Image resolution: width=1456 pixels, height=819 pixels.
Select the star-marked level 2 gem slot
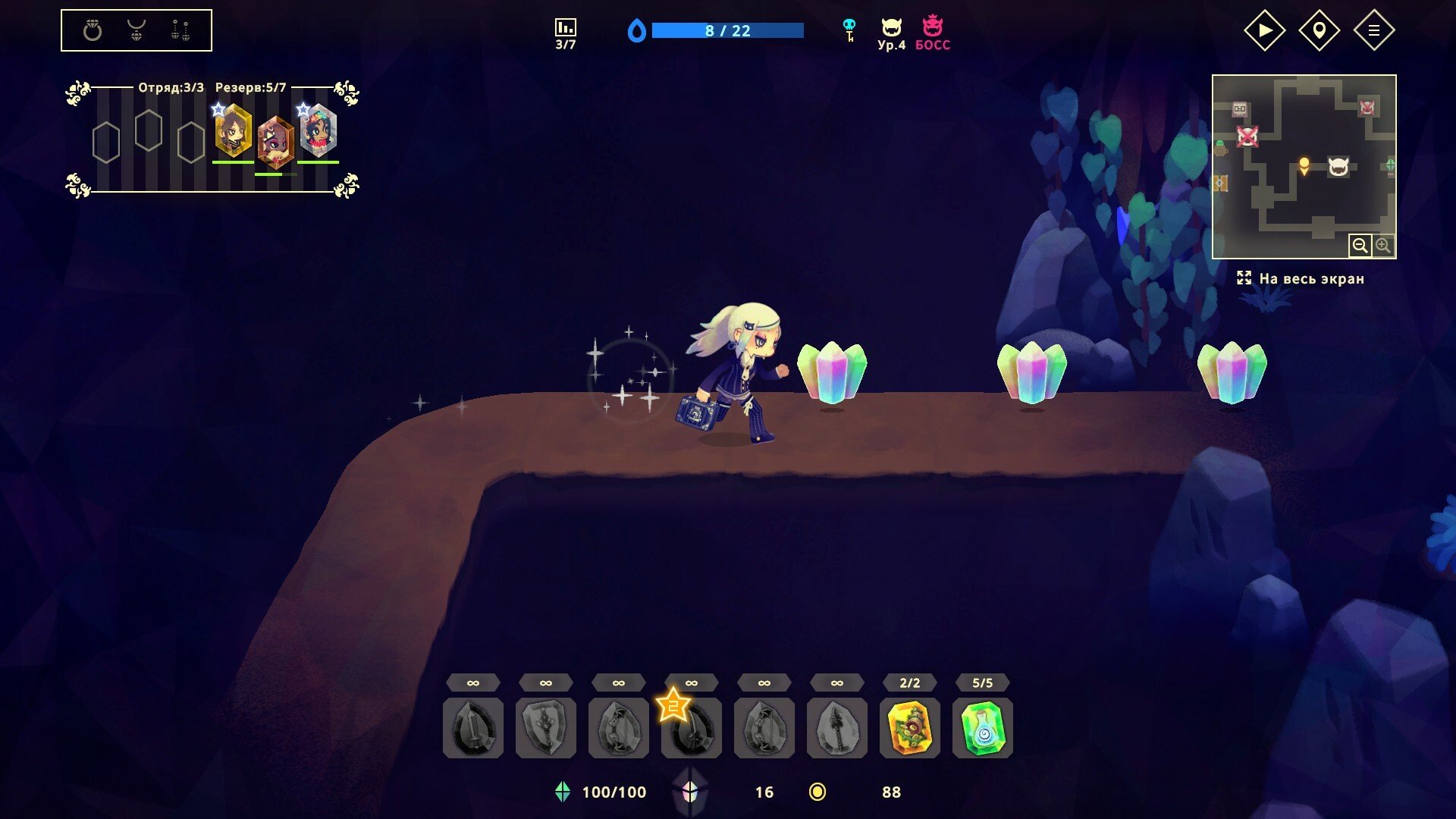click(x=691, y=728)
